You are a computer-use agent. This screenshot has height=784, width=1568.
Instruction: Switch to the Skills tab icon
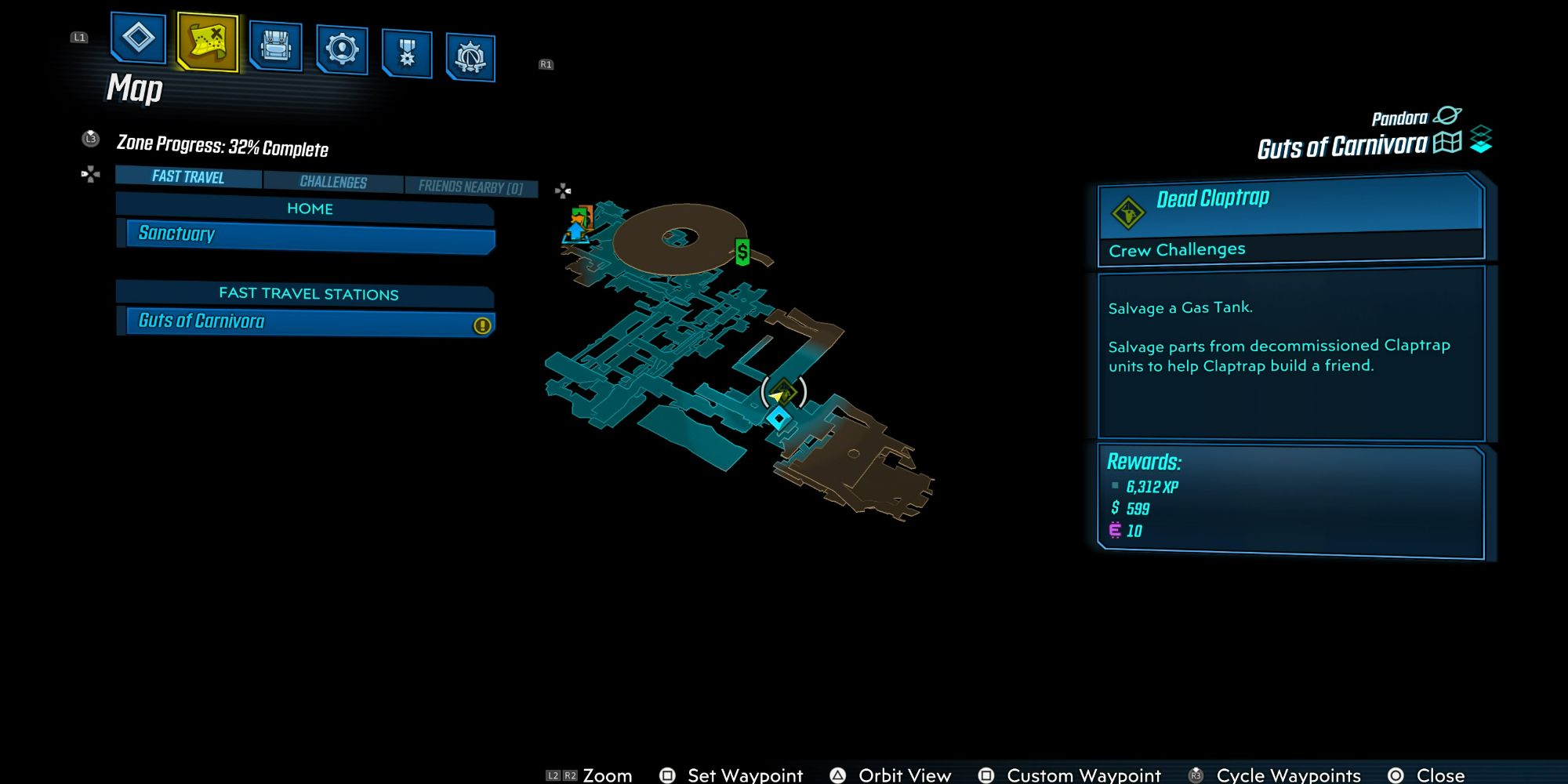tap(342, 50)
